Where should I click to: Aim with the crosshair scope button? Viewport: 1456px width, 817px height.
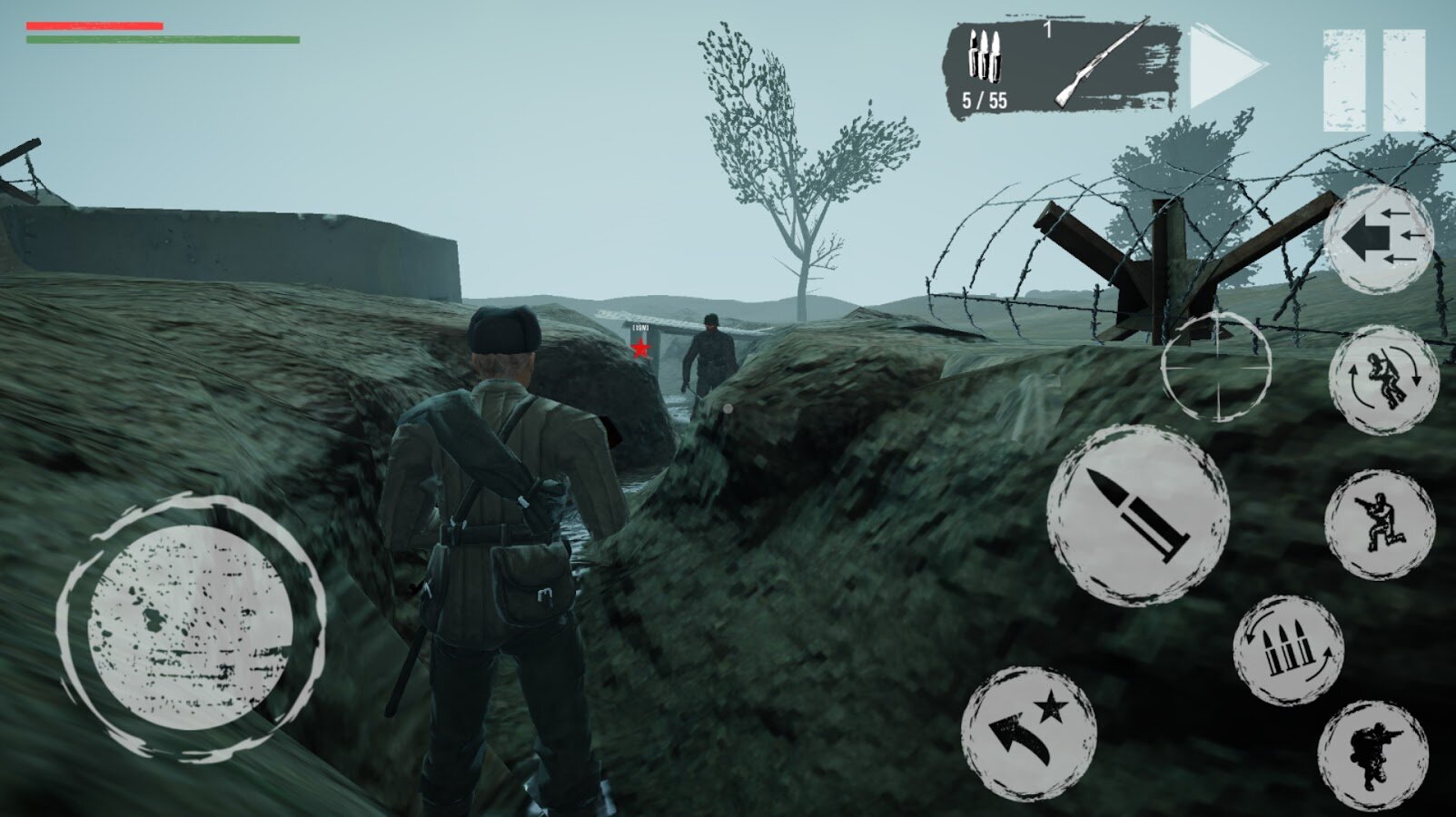coord(1216,366)
